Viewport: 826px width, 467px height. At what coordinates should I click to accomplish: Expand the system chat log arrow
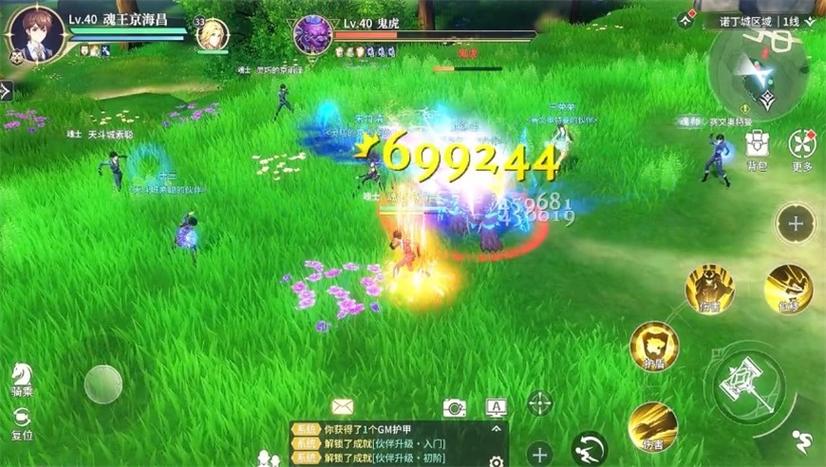[x=496, y=428]
